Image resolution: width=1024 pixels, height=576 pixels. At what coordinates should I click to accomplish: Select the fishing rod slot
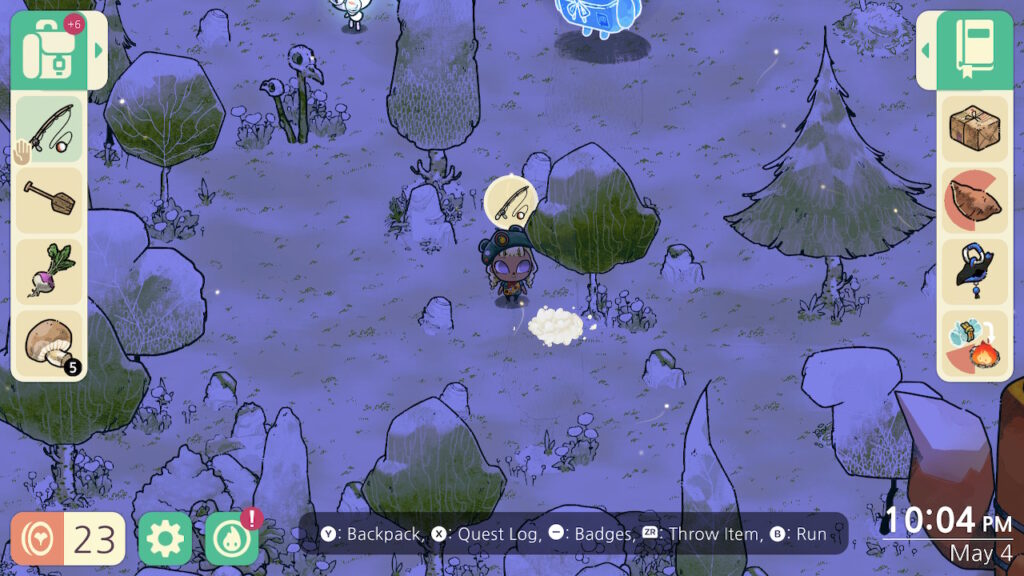(49, 130)
